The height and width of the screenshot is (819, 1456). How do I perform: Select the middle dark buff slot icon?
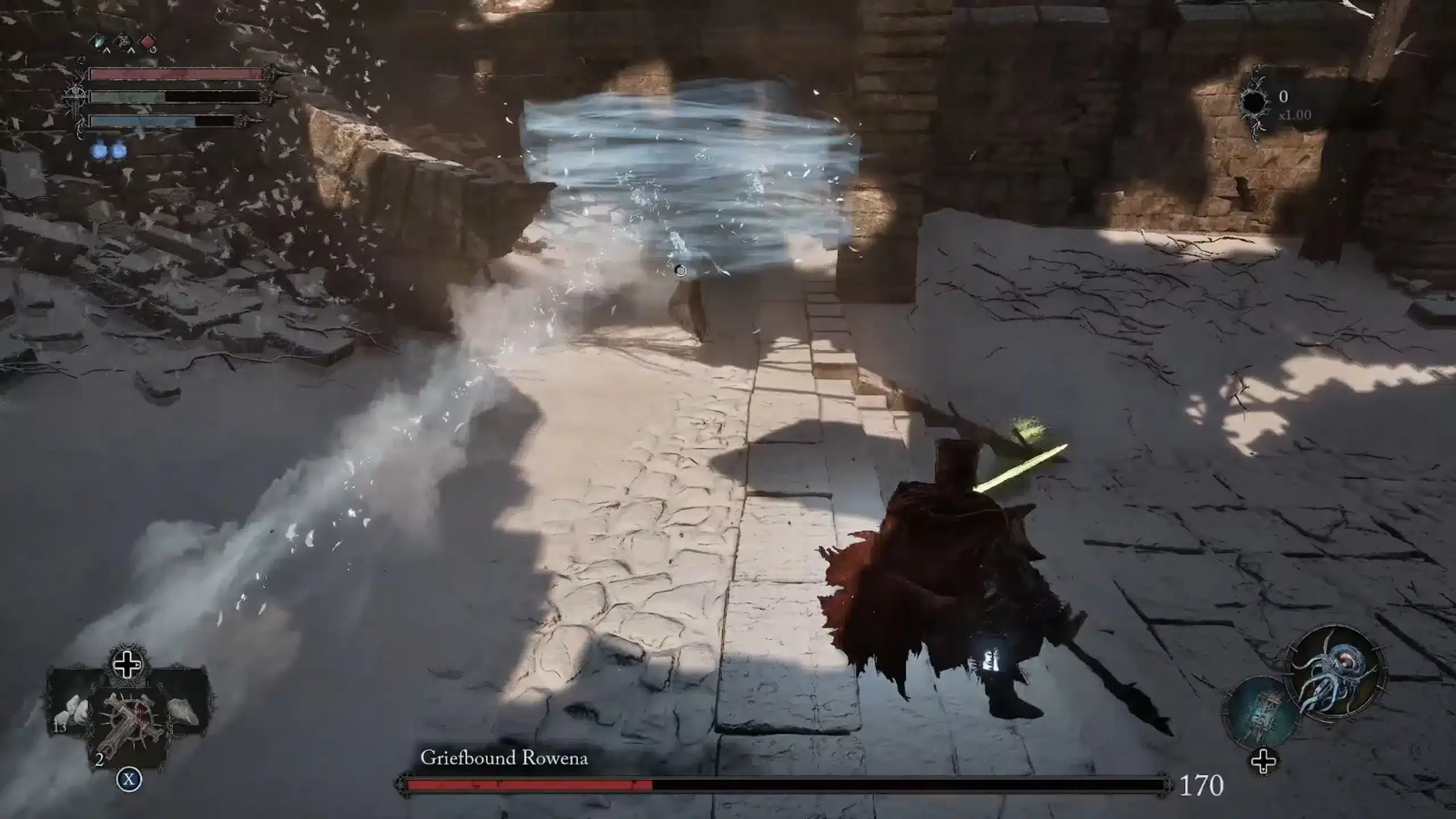click(x=123, y=42)
